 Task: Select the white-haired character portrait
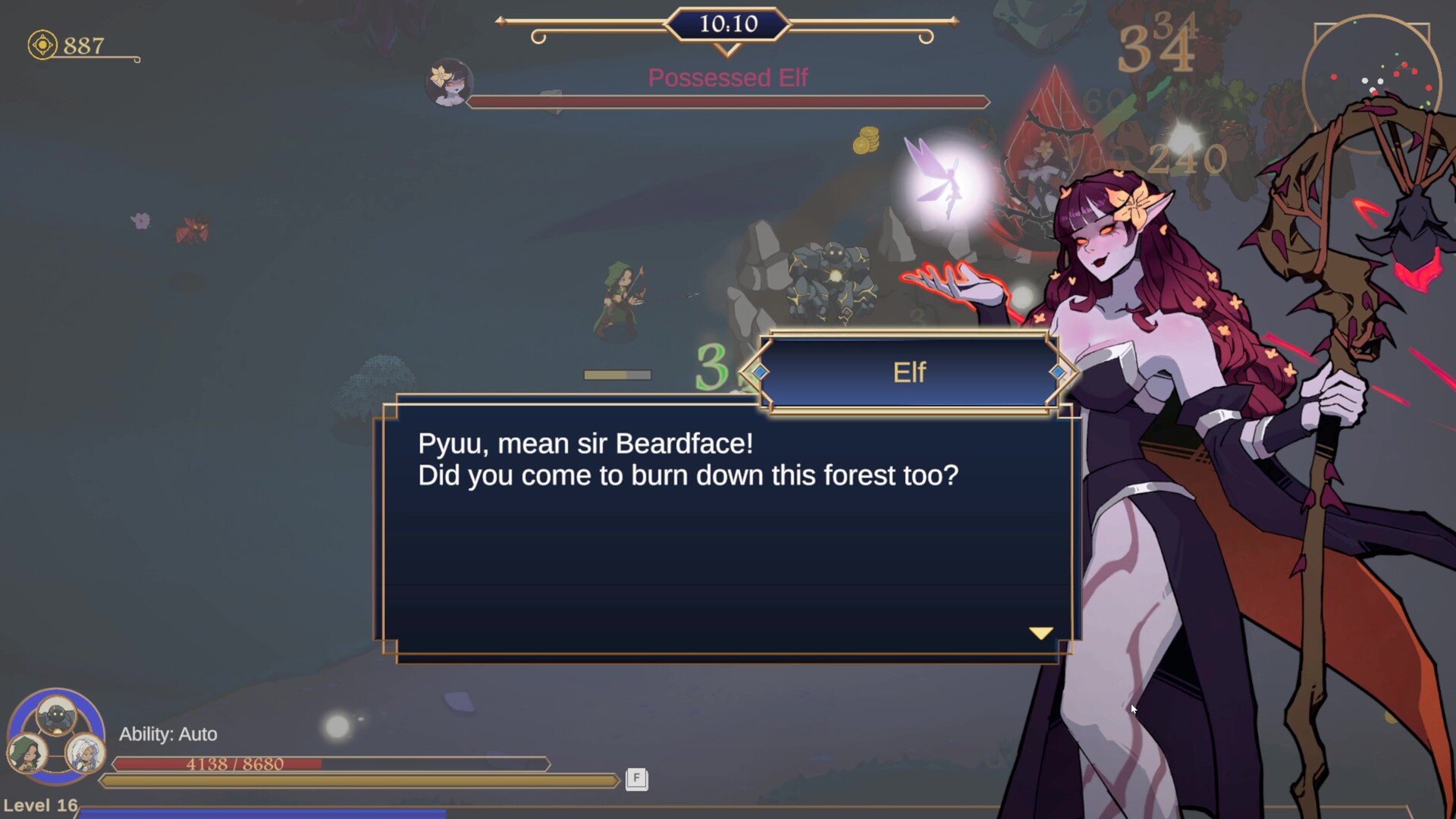tap(83, 753)
